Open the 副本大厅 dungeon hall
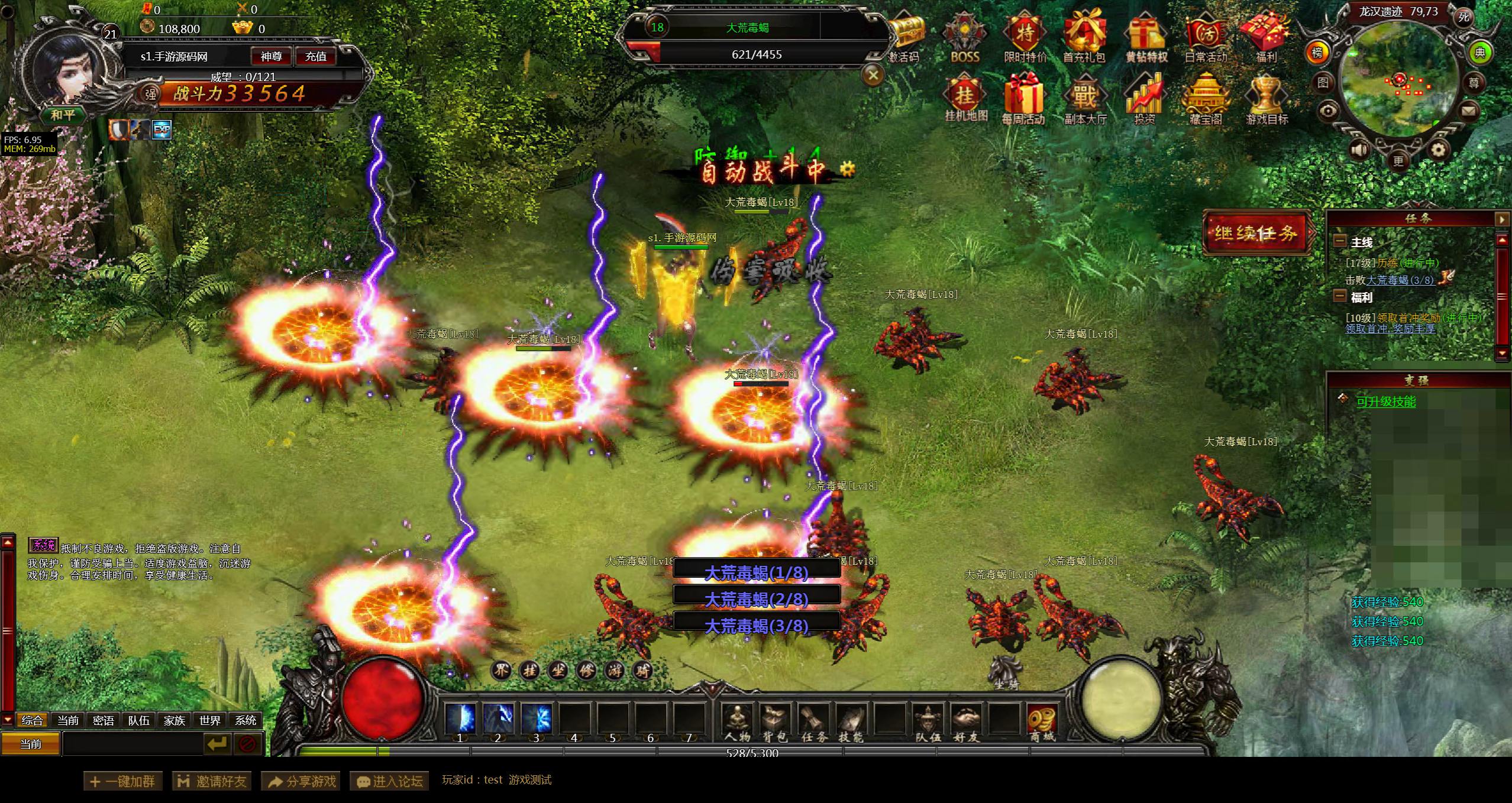1512x803 pixels. [1085, 98]
